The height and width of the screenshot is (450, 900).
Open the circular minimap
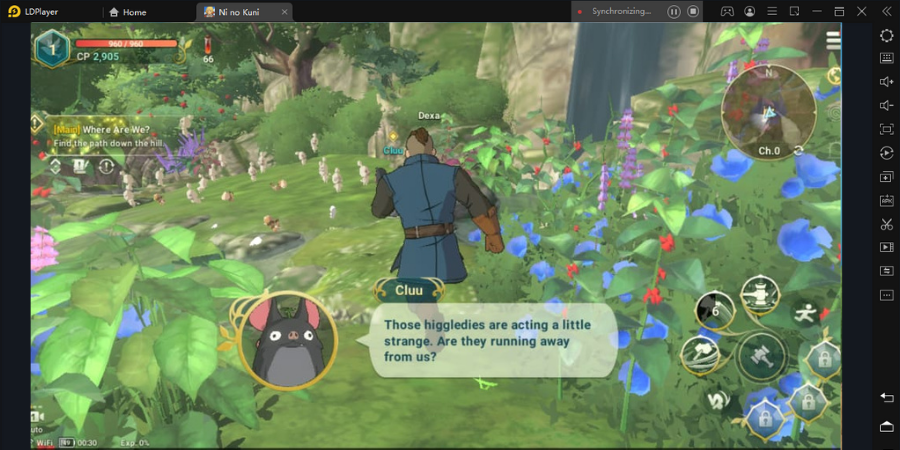pyautogui.click(x=768, y=109)
